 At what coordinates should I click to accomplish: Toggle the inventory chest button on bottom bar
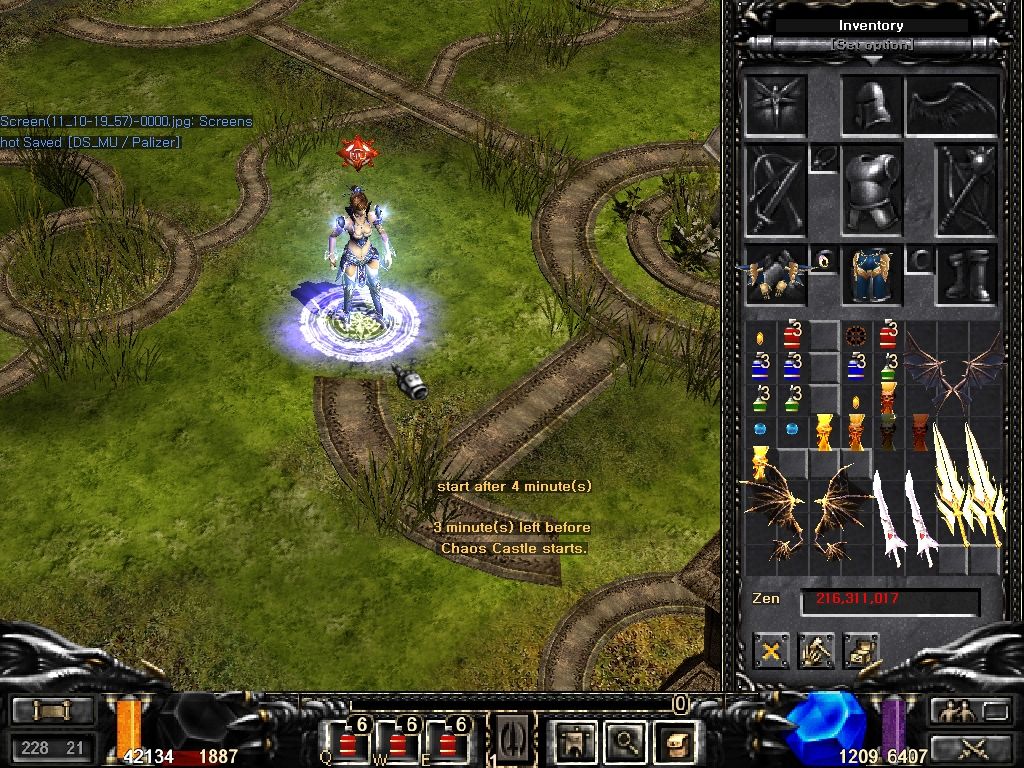pyautogui.click(x=677, y=741)
